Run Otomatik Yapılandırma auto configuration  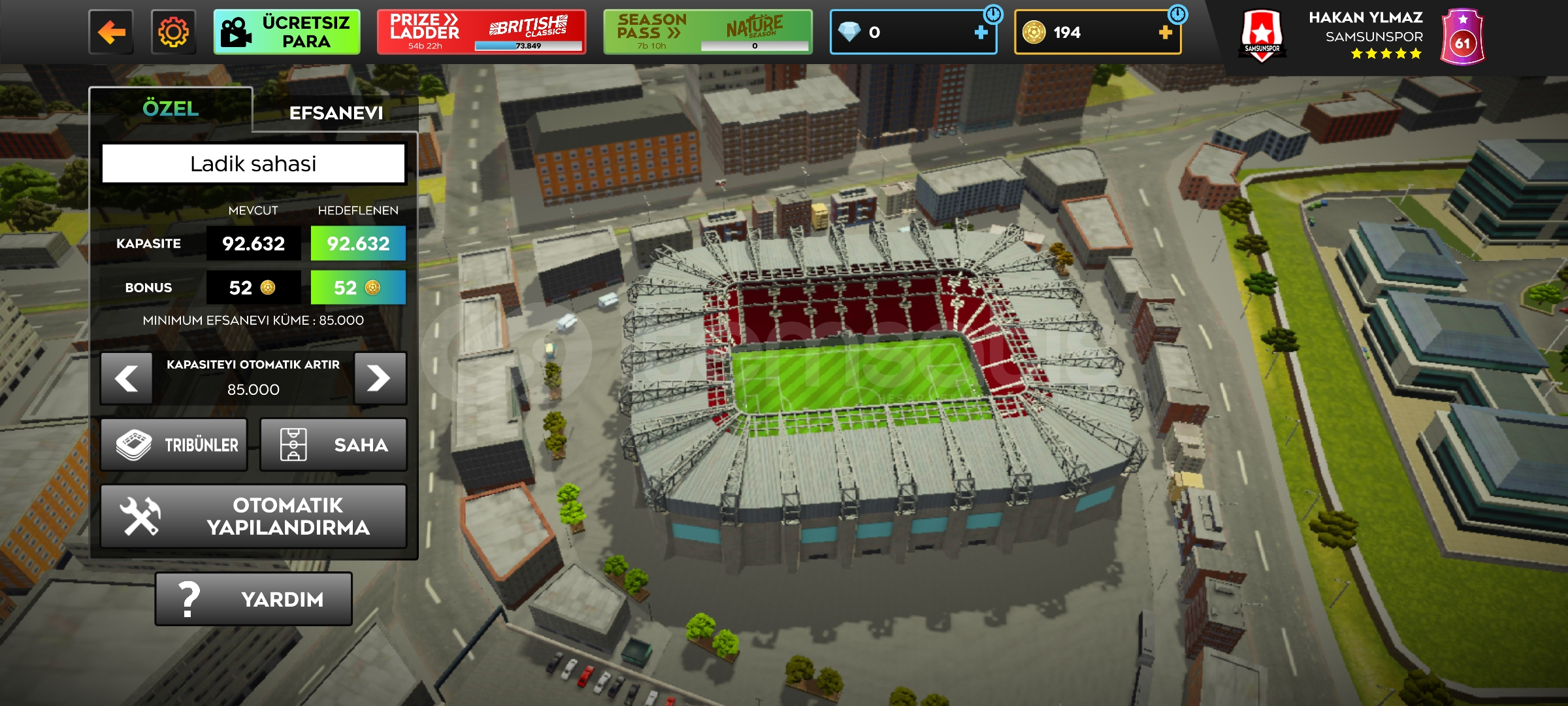(253, 516)
